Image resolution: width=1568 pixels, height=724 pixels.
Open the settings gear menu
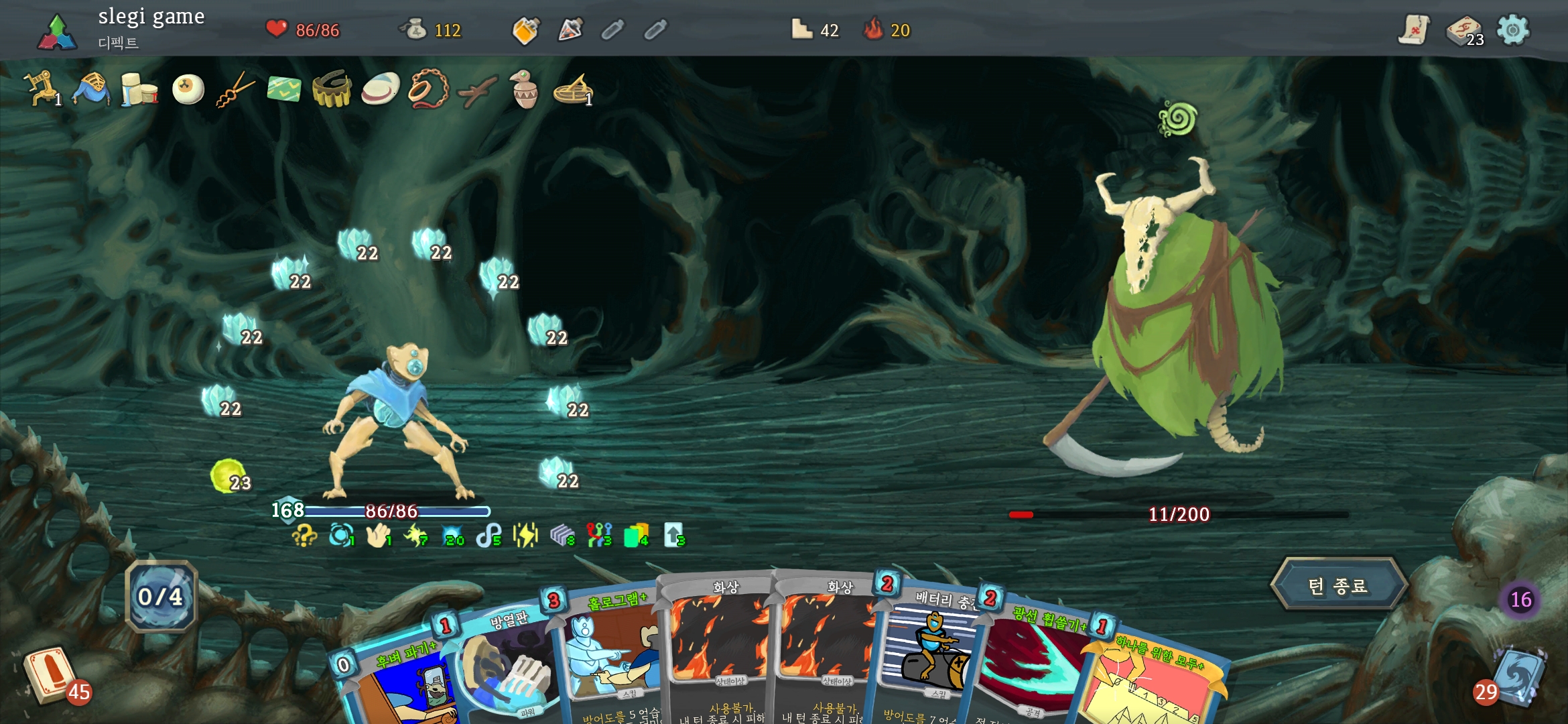tap(1513, 30)
